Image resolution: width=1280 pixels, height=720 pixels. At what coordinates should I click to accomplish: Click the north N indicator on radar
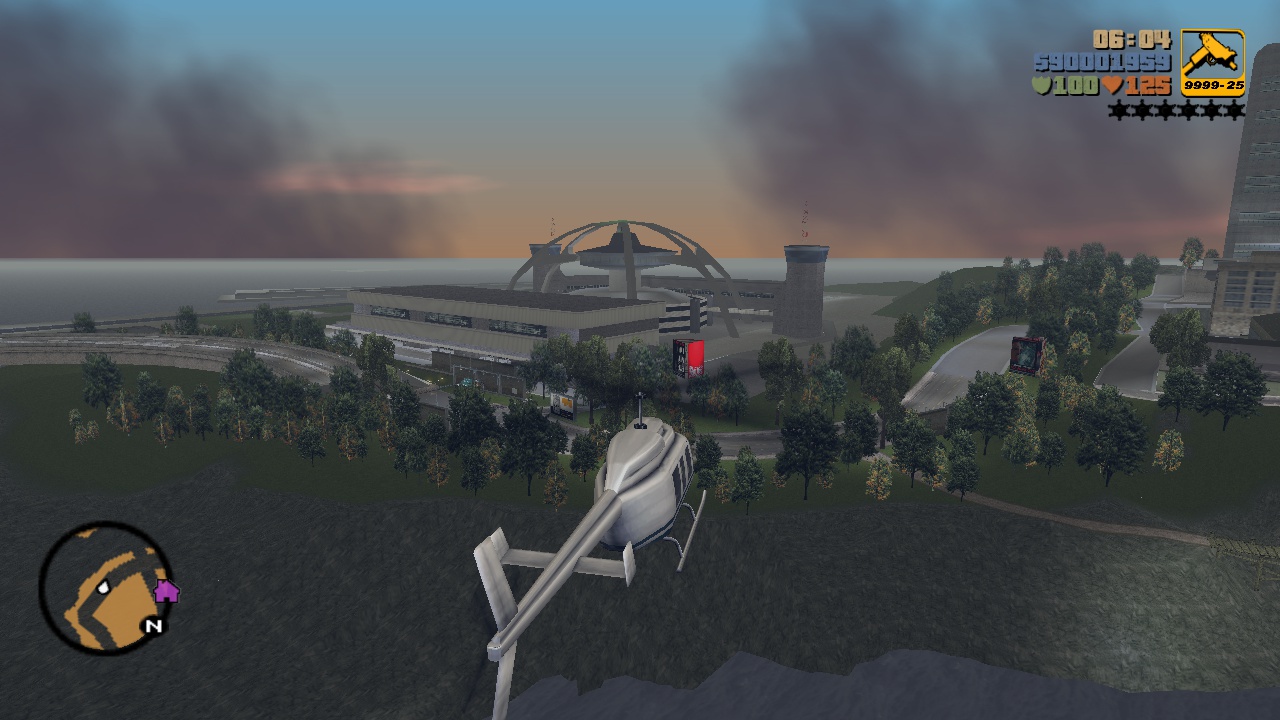153,627
